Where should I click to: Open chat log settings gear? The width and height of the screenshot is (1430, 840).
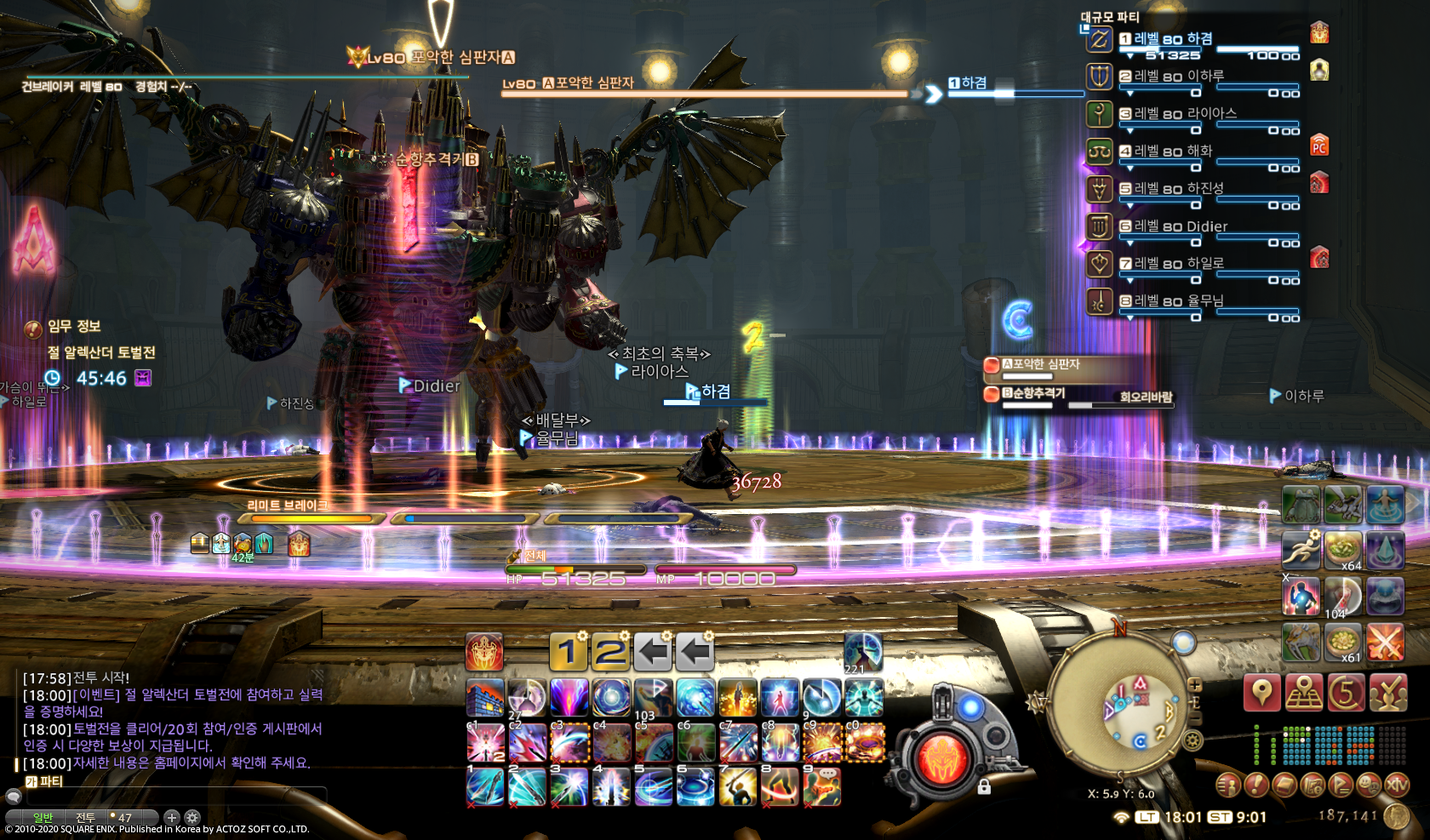pos(192,818)
